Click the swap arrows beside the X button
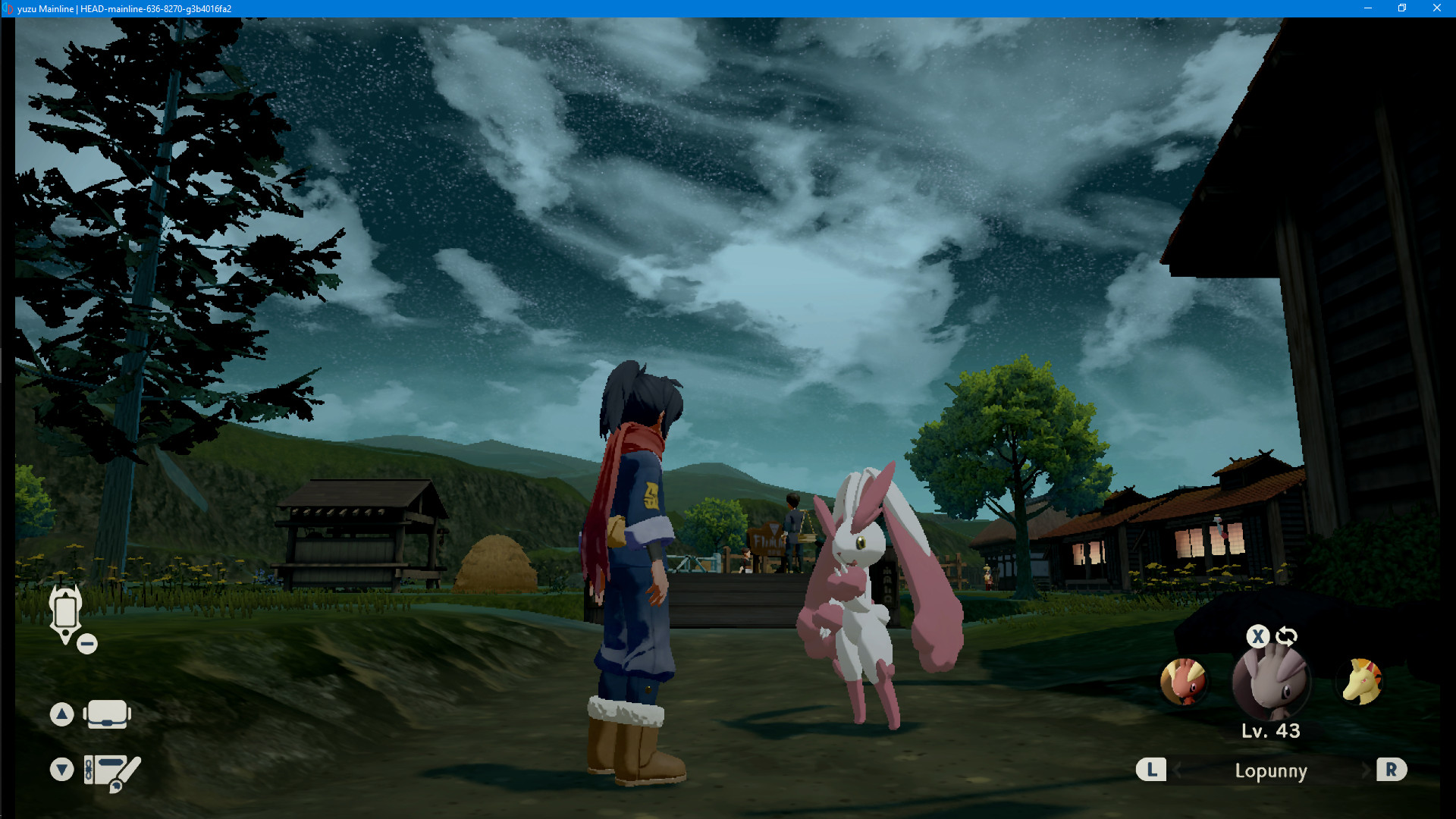 pyautogui.click(x=1285, y=636)
